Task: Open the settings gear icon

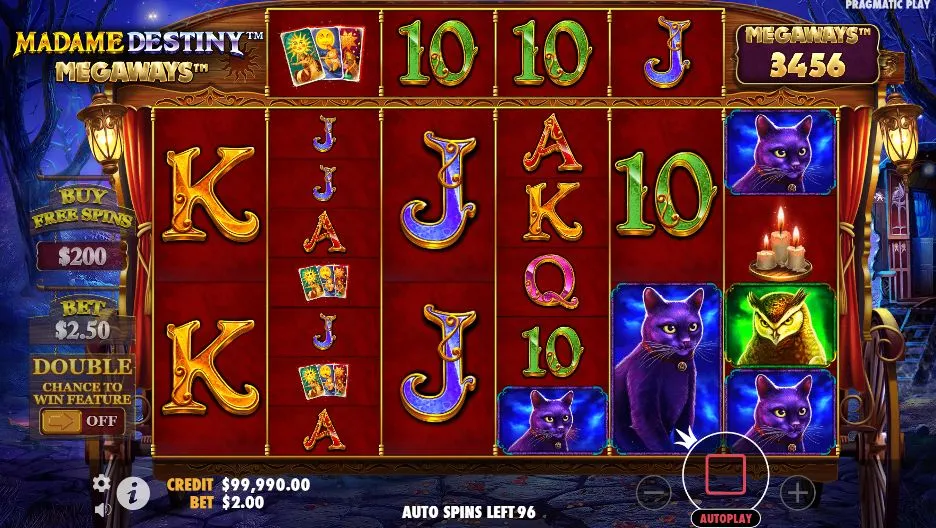Action: 102,484
